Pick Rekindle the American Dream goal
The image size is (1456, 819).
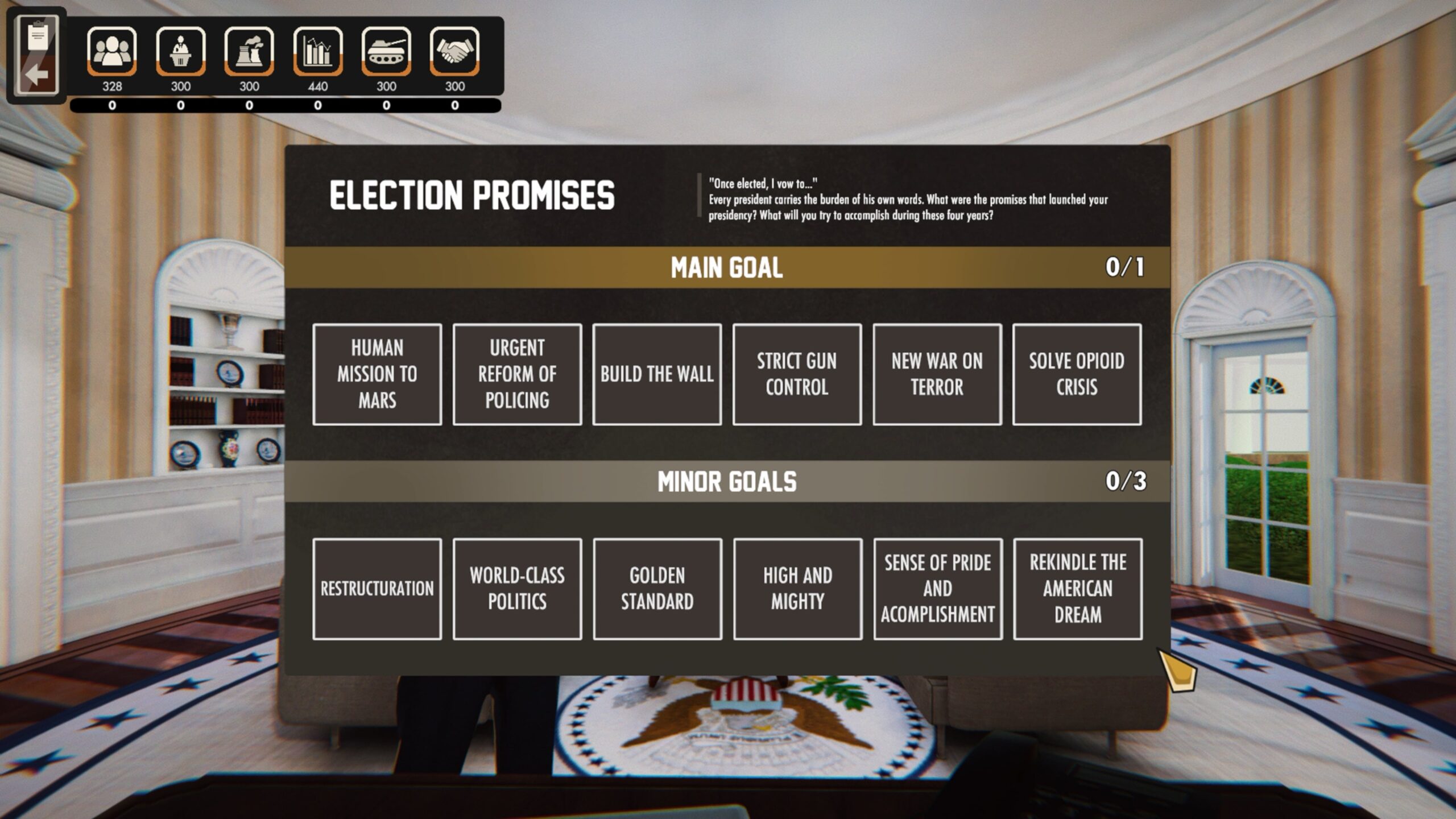[1078, 589]
